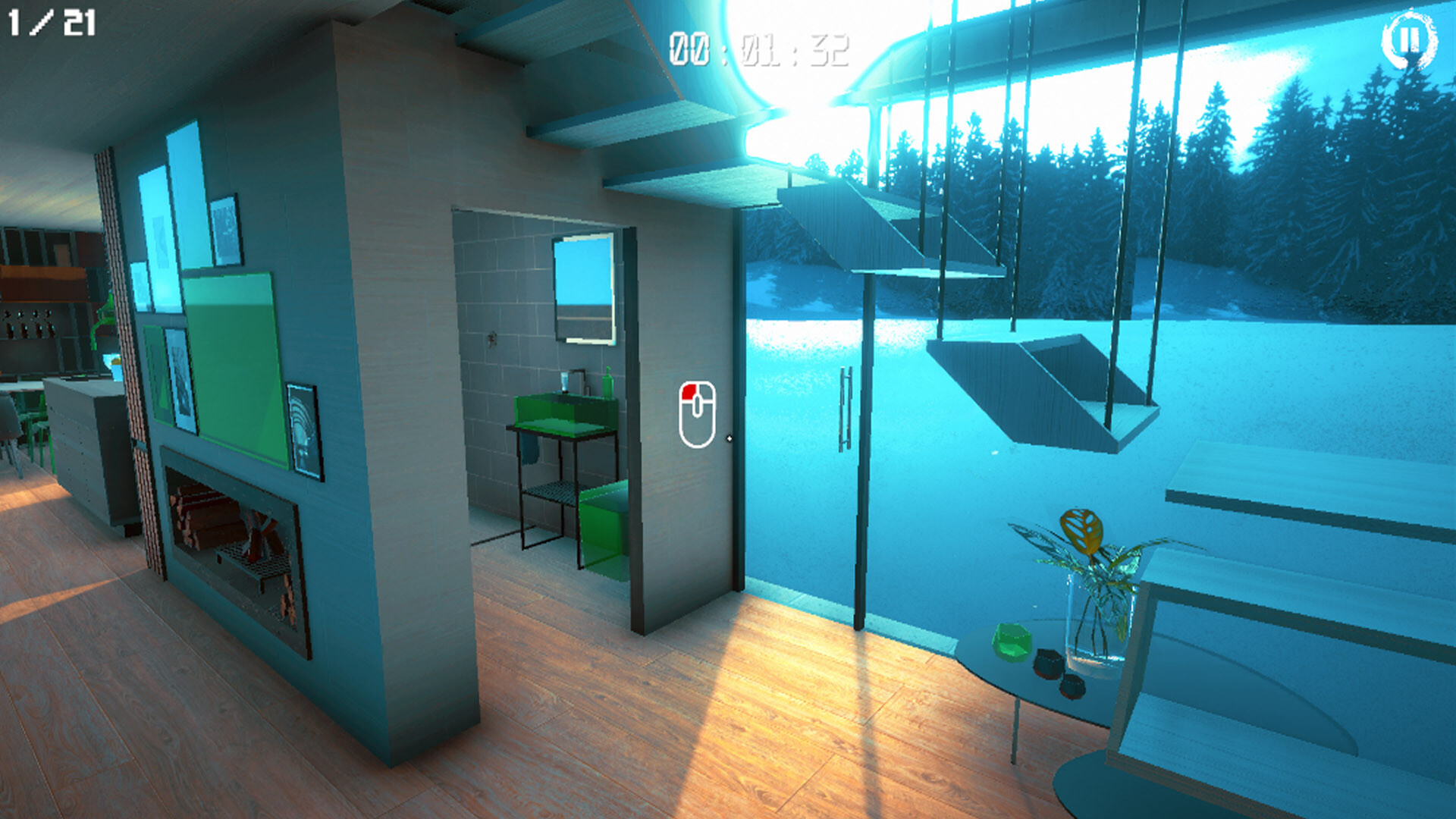Click the bathroom mirror above the sink
The width and height of the screenshot is (1456, 819).
[x=584, y=288]
